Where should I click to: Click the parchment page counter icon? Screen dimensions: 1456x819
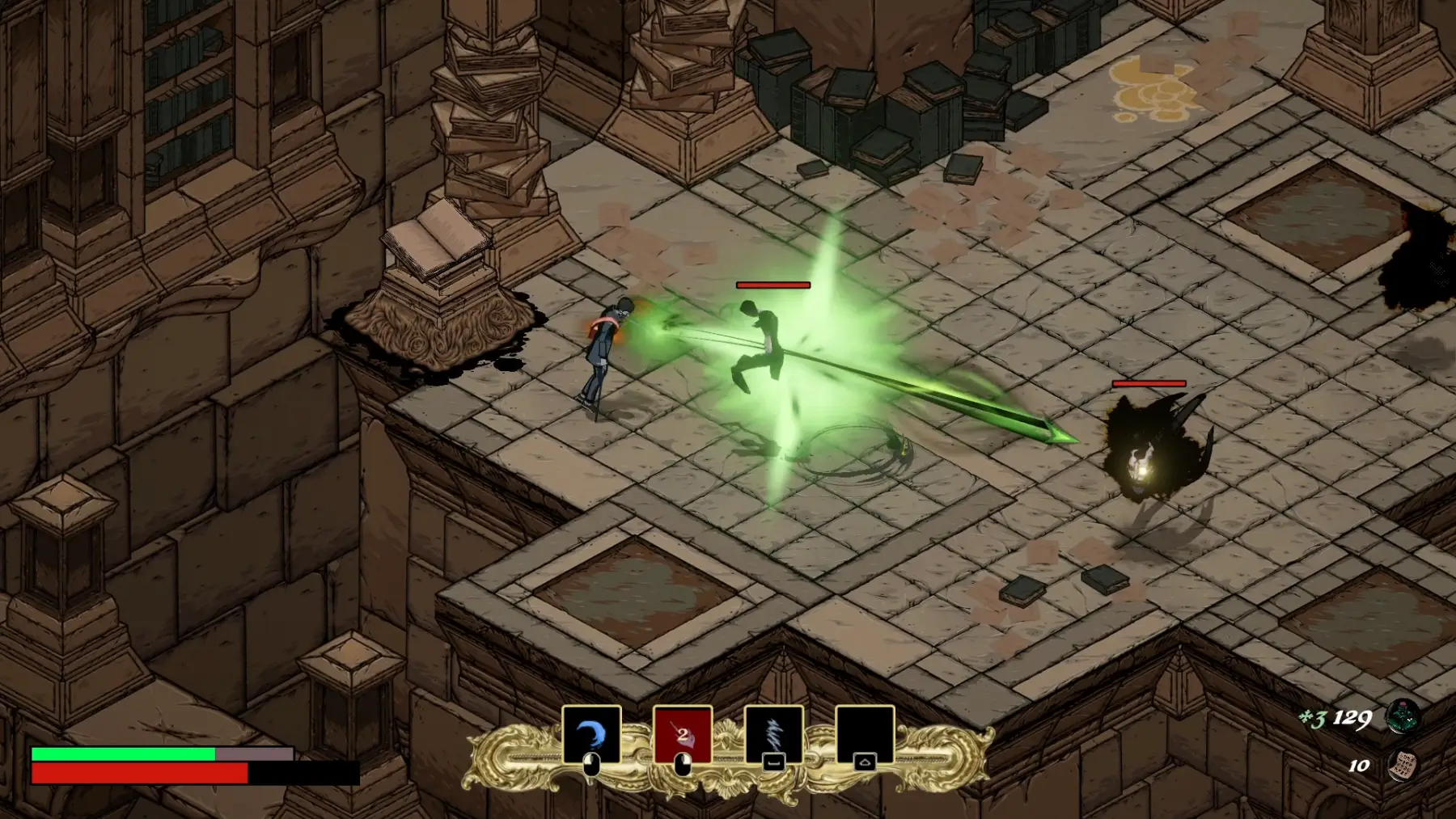point(1402,765)
